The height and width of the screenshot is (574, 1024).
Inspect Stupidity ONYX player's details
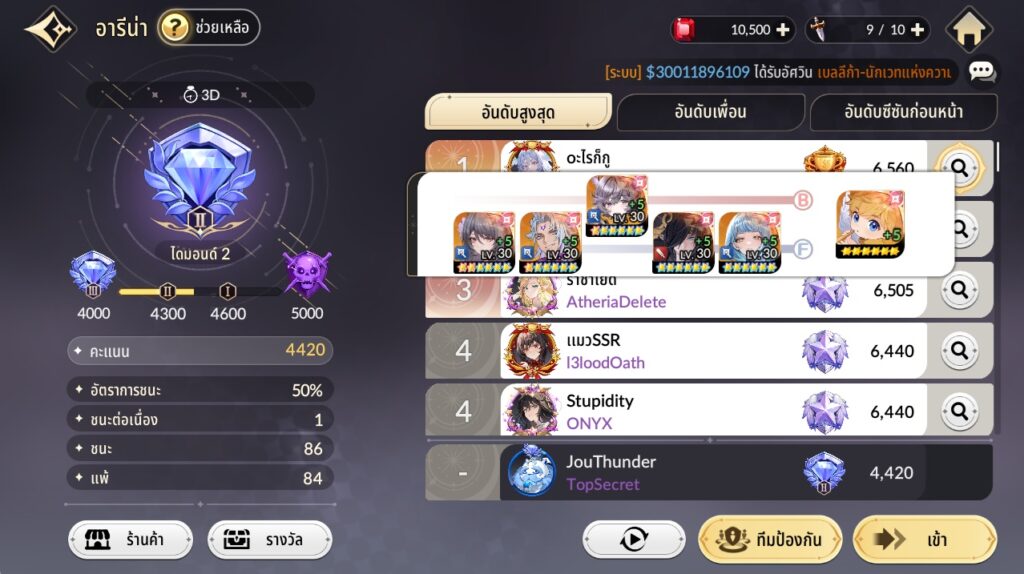point(960,411)
